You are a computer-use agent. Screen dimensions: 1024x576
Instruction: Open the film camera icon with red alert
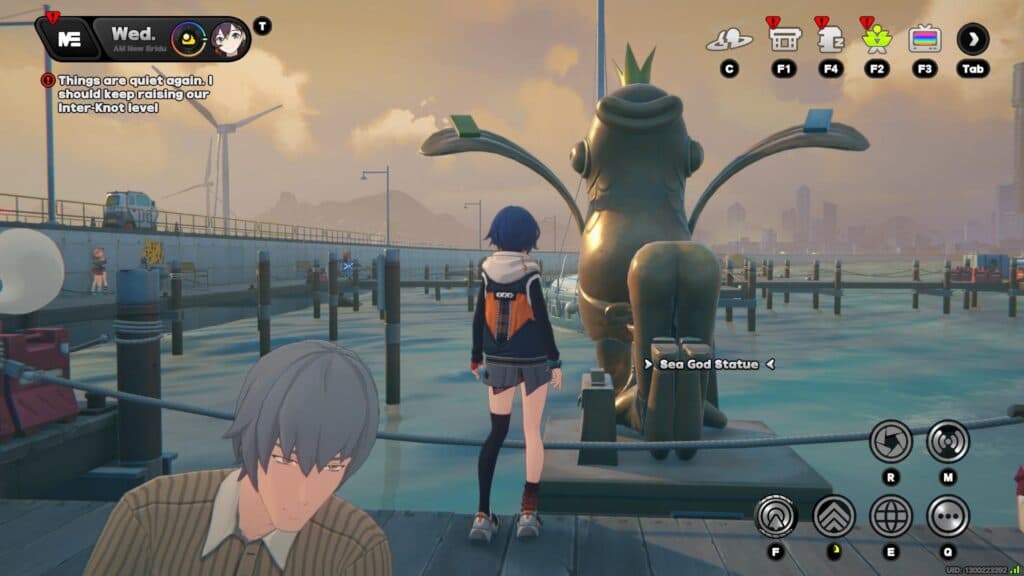pos(783,39)
